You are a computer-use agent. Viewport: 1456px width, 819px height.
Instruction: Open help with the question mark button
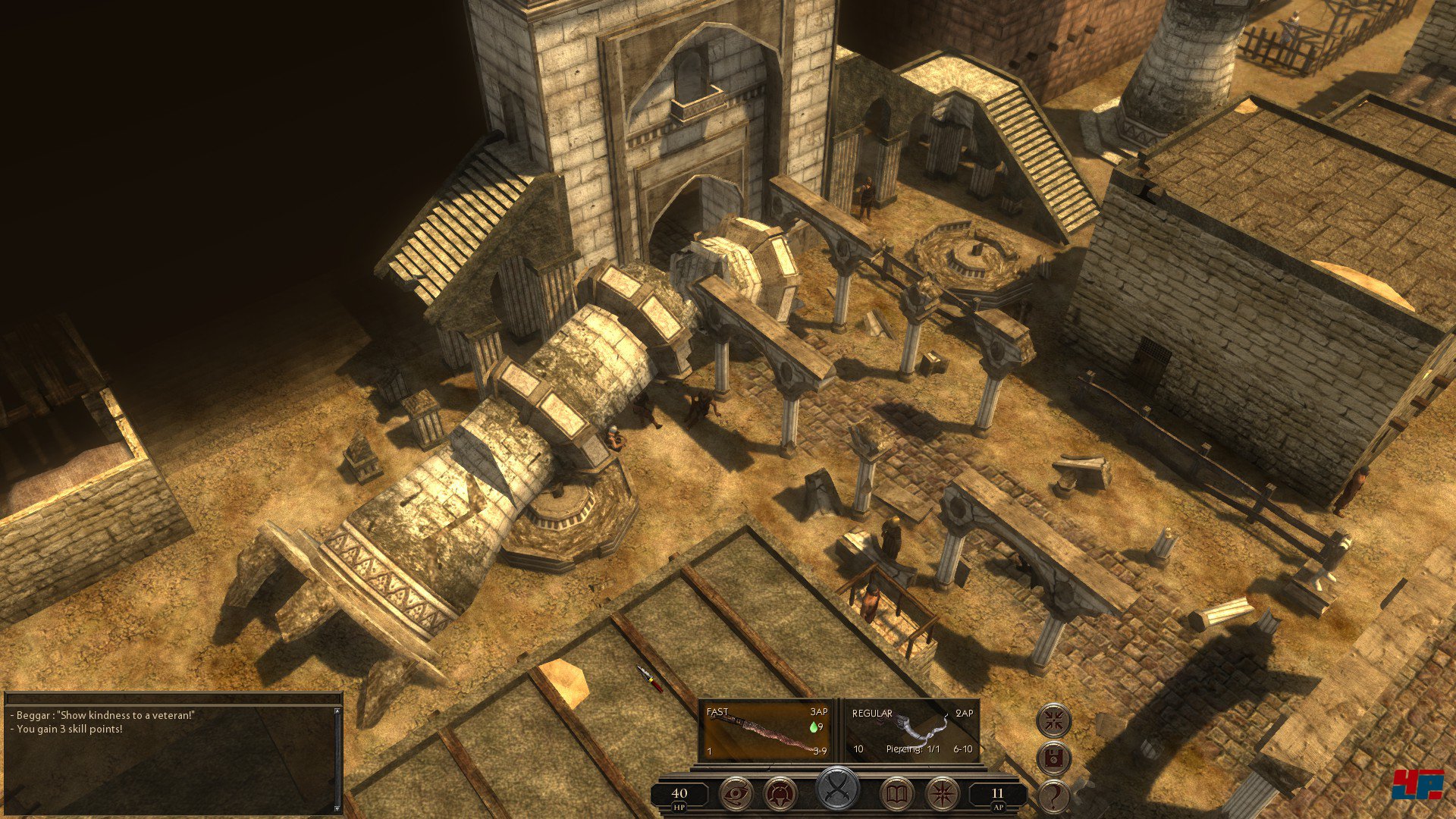(x=1053, y=796)
